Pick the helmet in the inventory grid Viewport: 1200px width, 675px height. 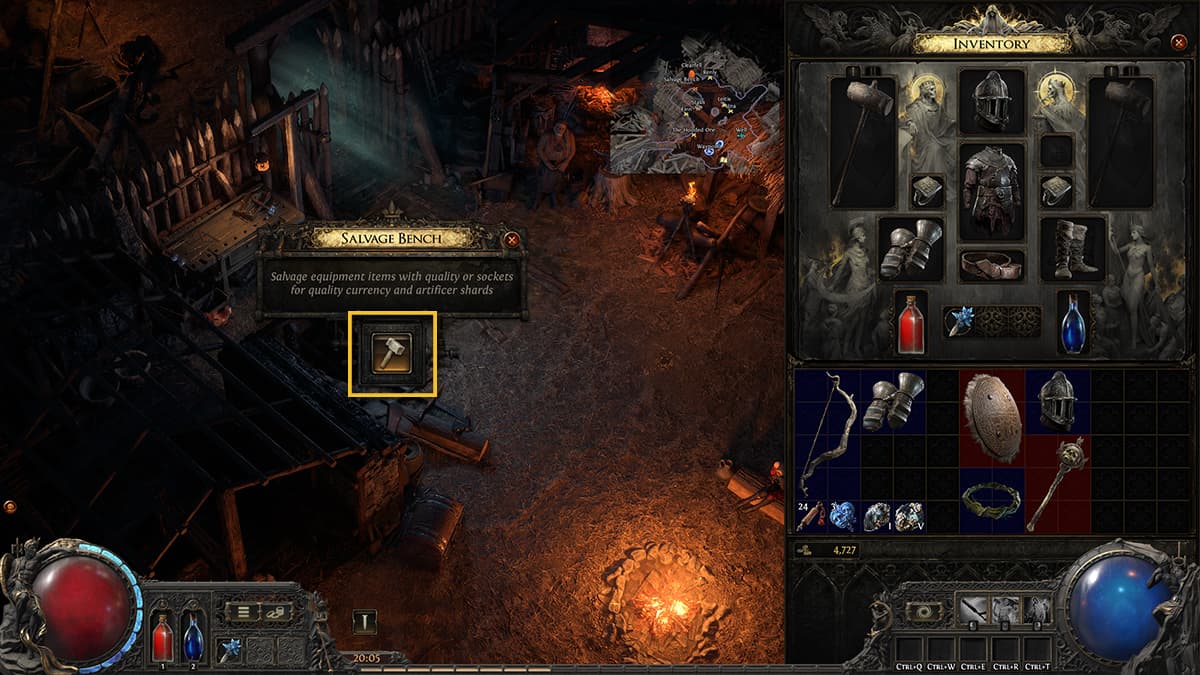[x=1056, y=401]
